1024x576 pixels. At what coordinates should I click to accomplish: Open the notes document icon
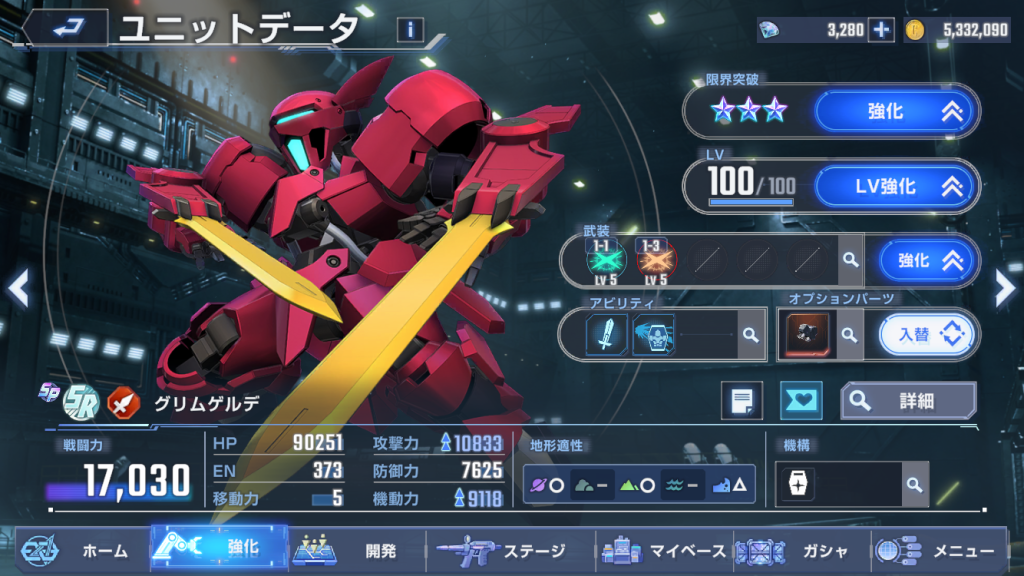(742, 401)
